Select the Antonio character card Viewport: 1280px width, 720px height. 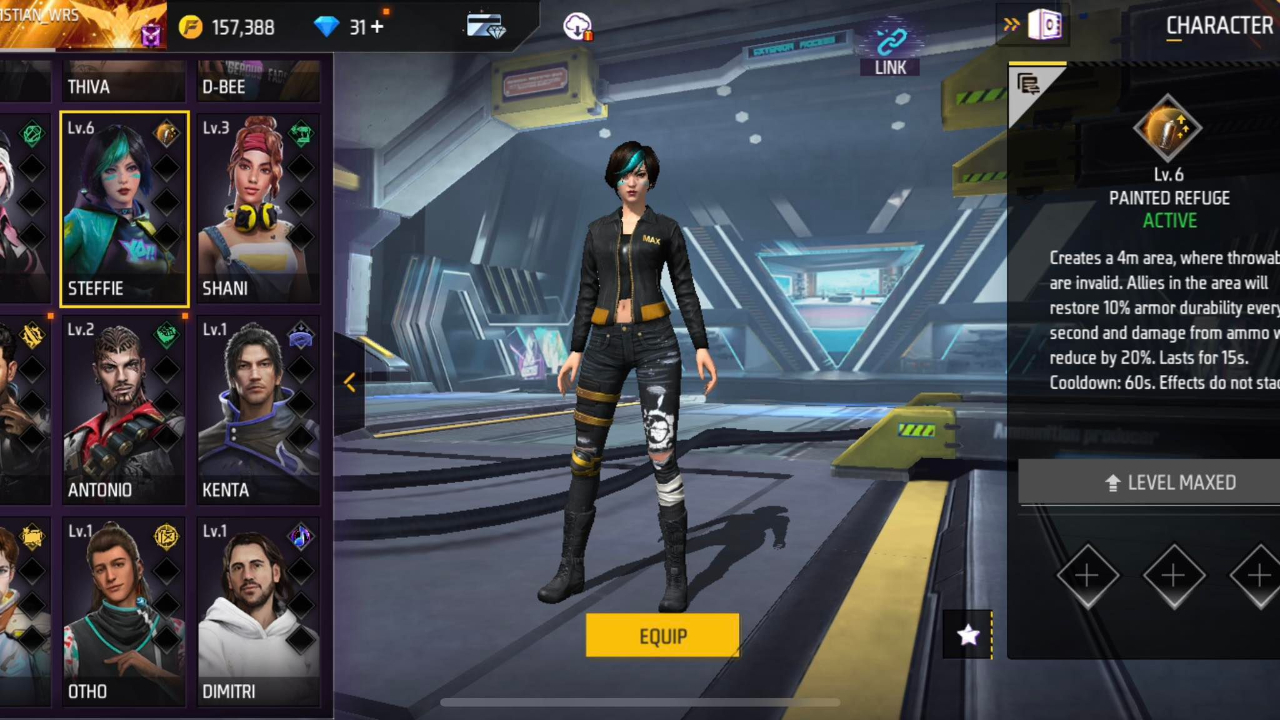pos(123,408)
